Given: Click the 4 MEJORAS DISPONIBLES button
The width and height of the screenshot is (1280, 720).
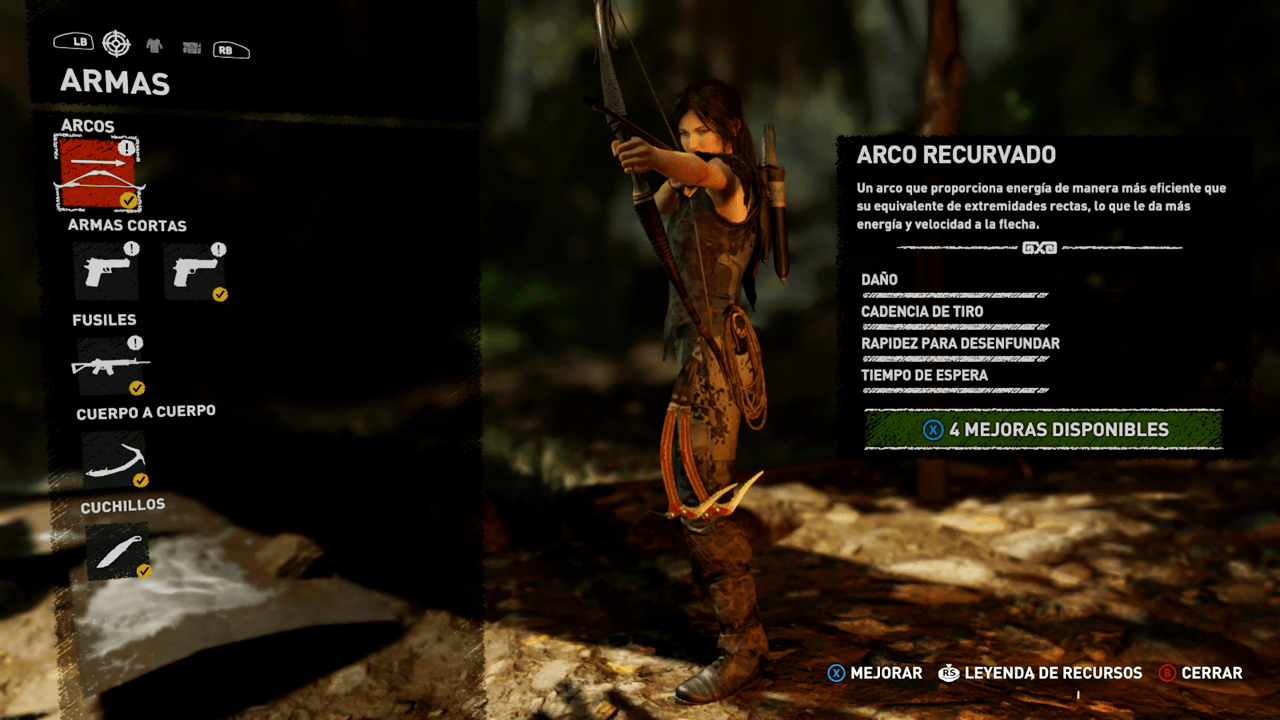Looking at the screenshot, I should [x=1047, y=429].
